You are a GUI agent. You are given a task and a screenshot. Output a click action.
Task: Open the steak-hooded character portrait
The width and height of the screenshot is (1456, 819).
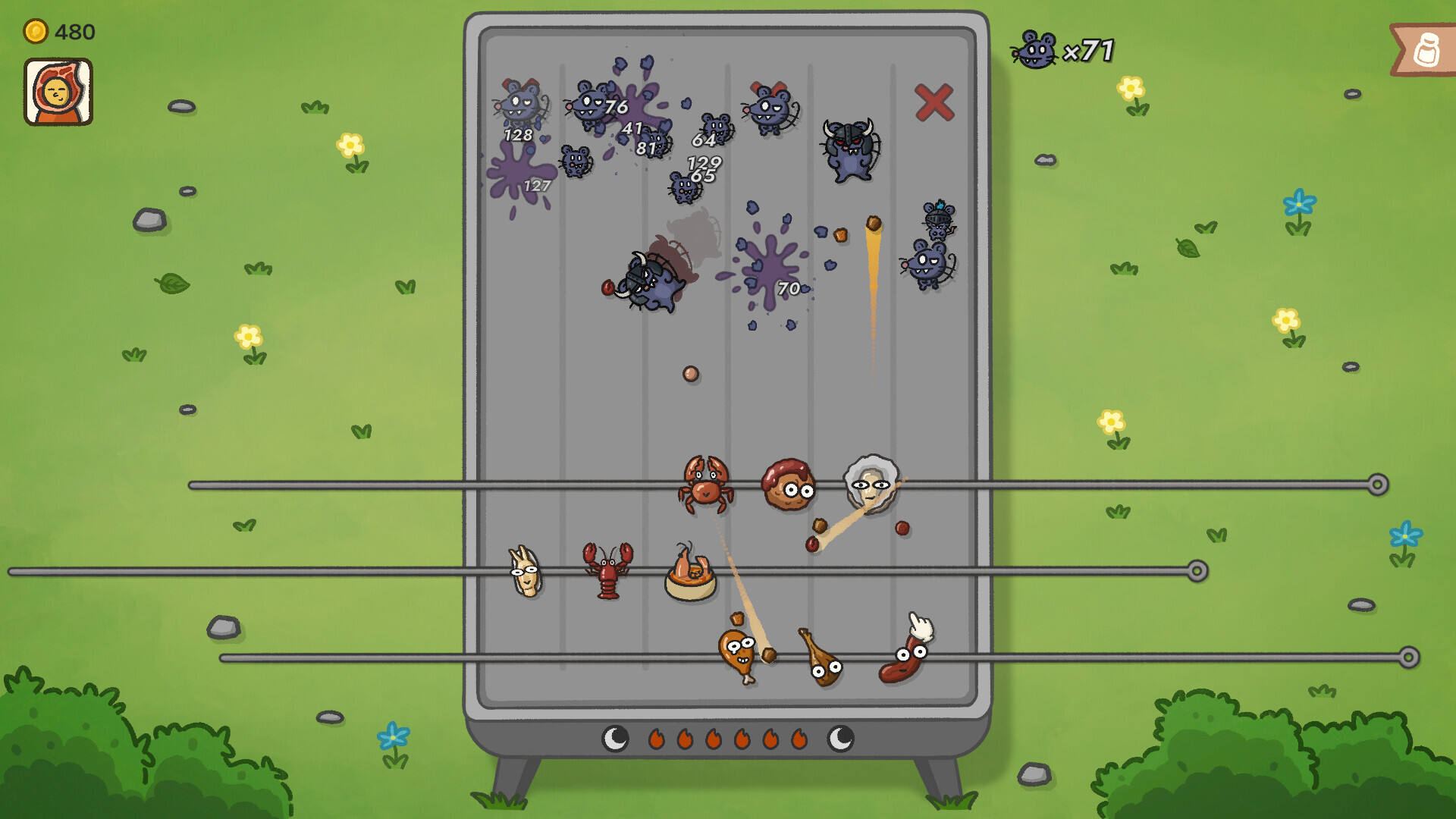point(58,92)
